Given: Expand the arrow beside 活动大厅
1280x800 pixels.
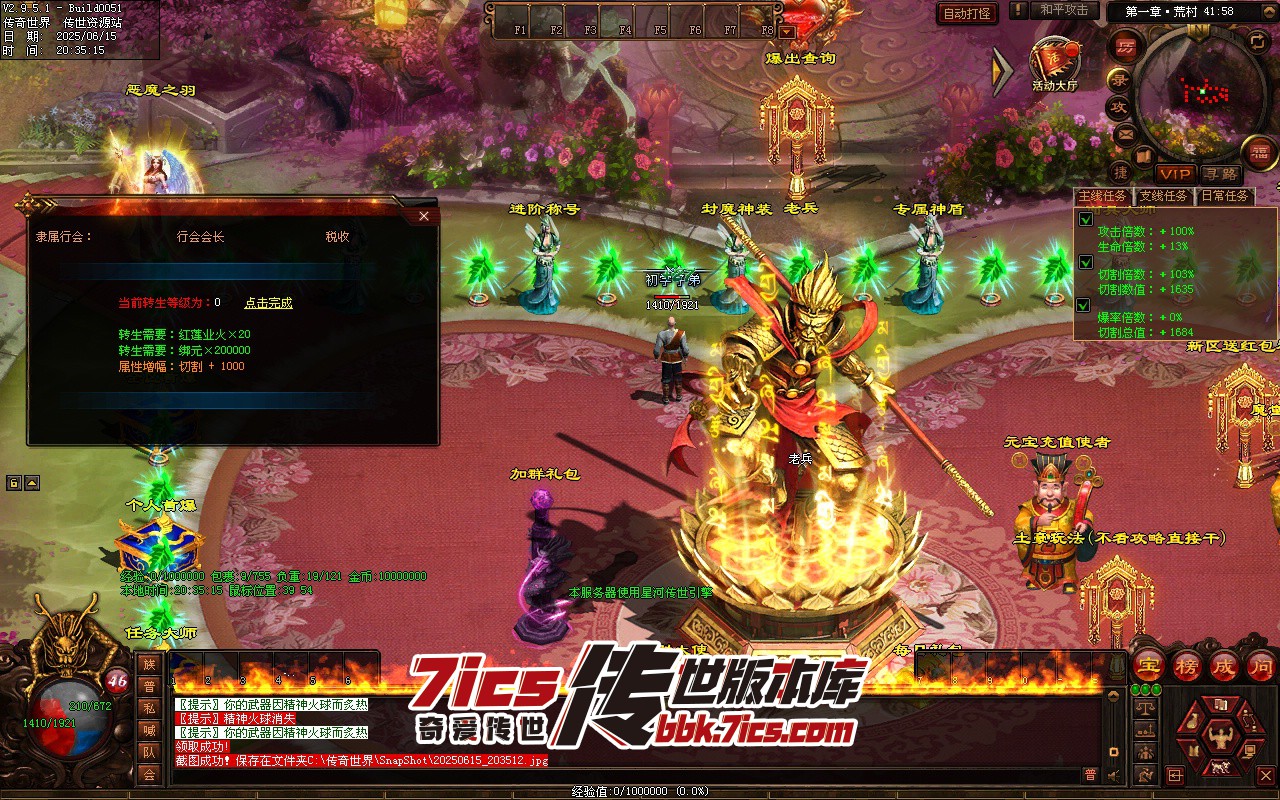Looking at the screenshot, I should tap(1002, 68).
